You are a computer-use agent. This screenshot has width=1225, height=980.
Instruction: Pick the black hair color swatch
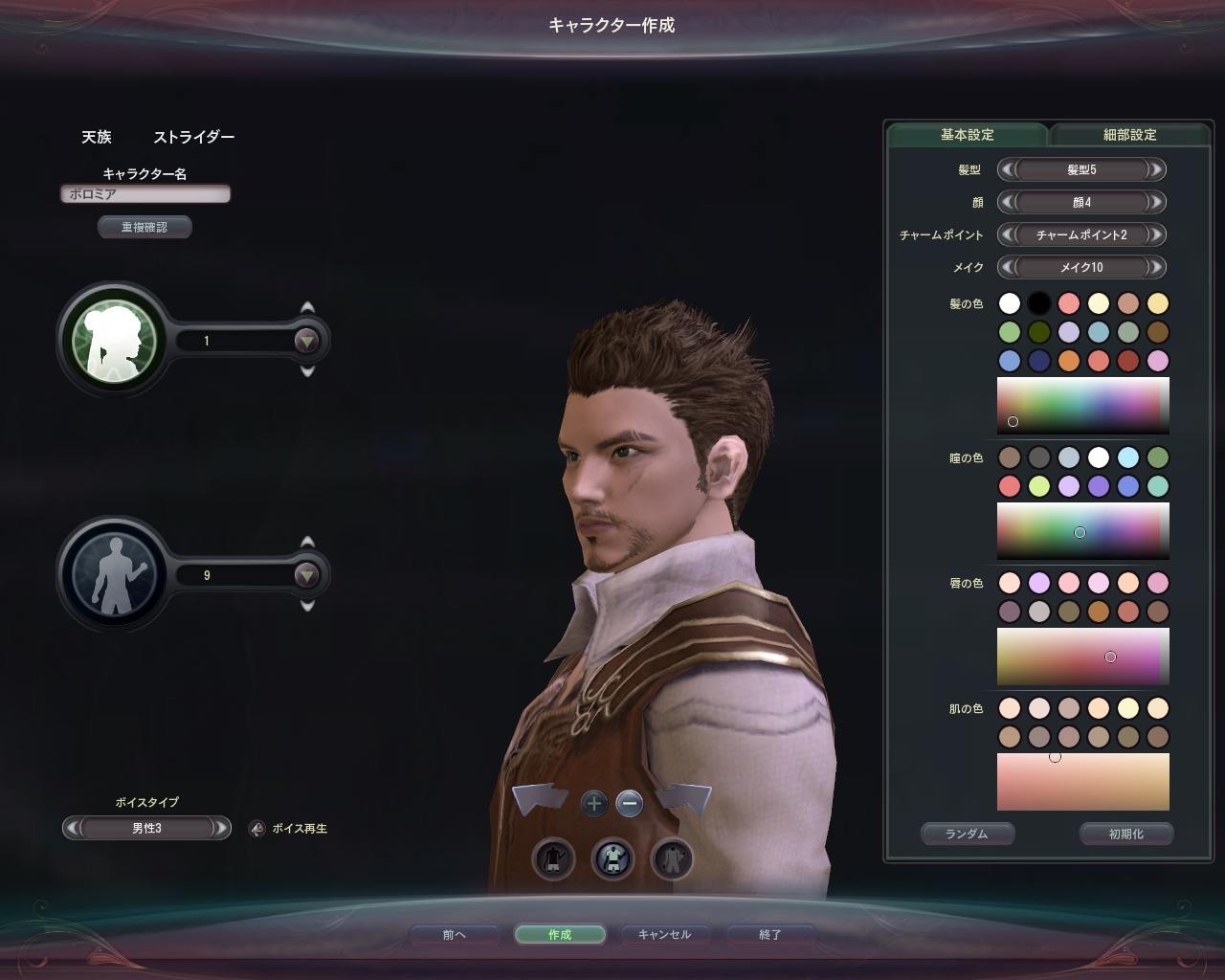(x=1039, y=303)
